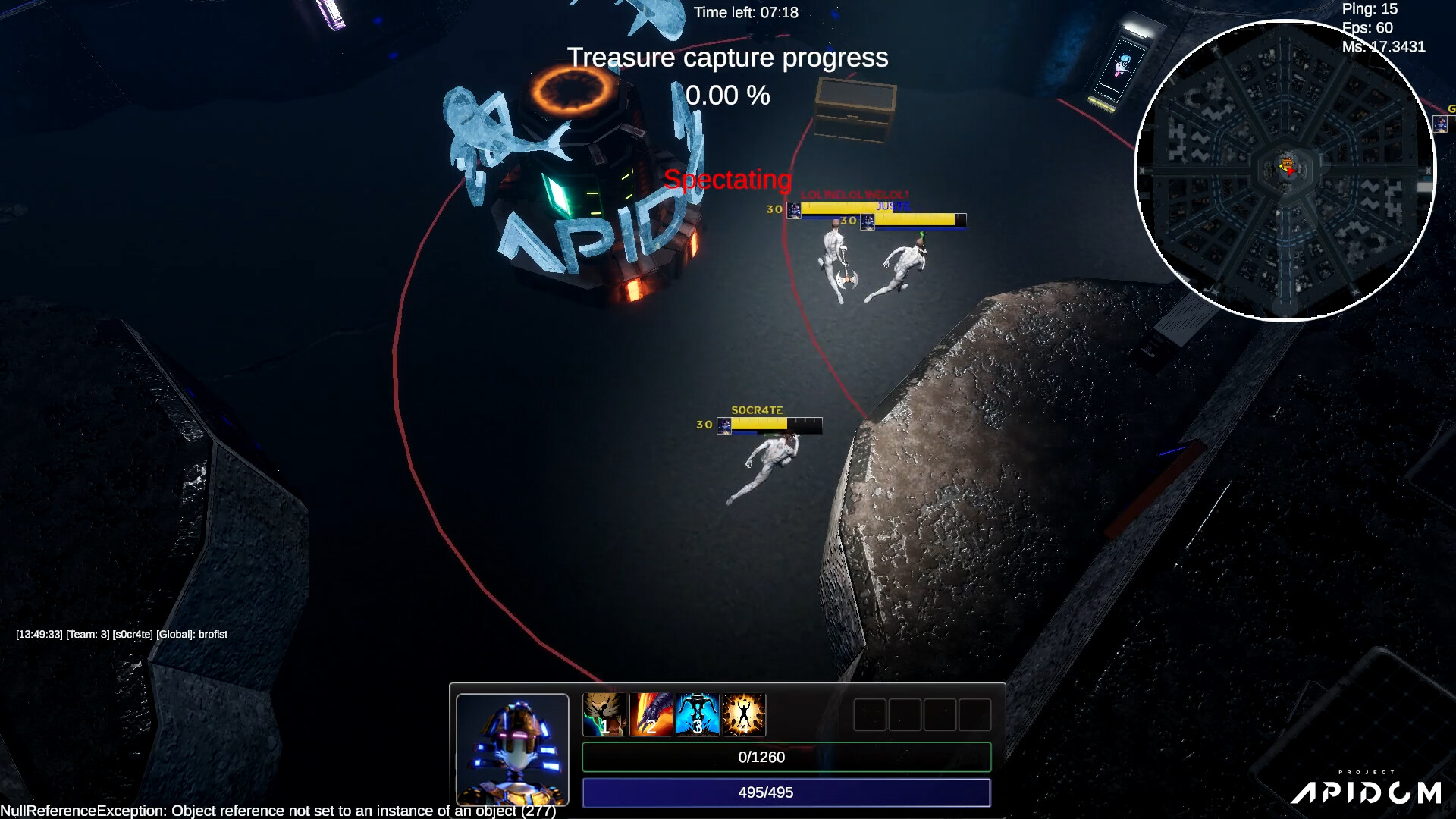Viewport: 1456px width, 819px height.
Task: Cast the blue summon ability in slot 3
Action: 697,714
